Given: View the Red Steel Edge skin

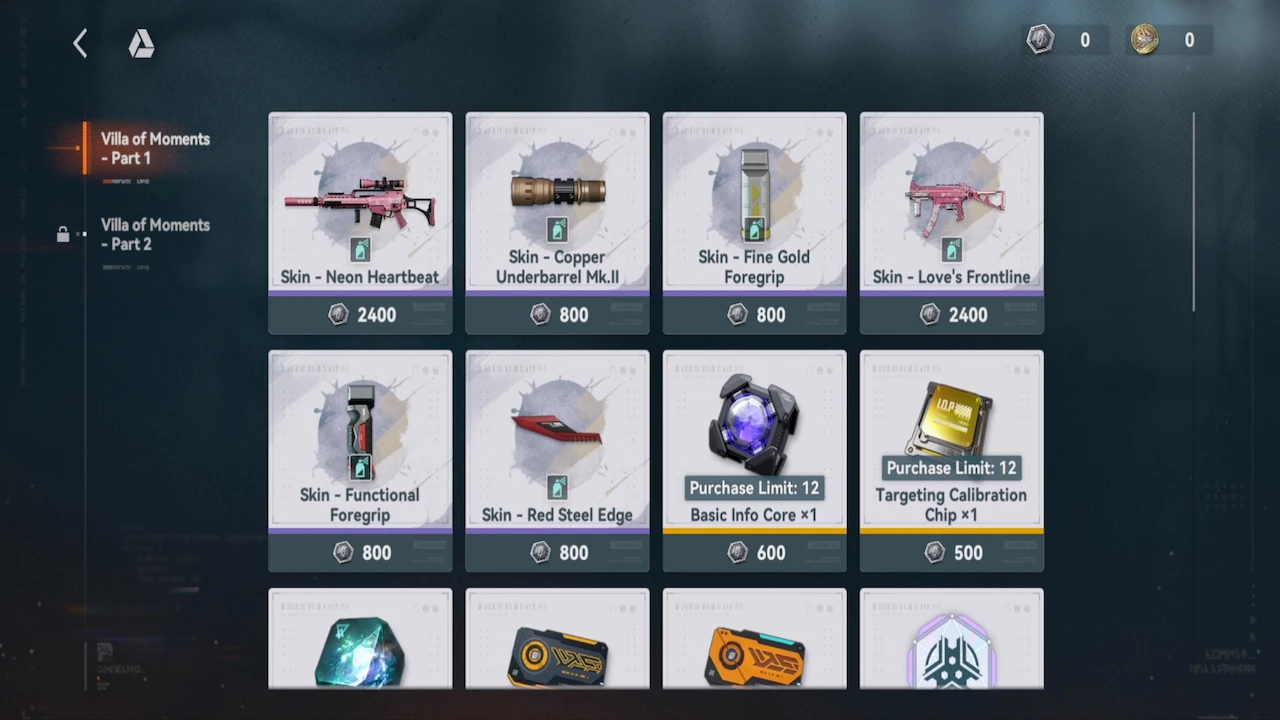Looking at the screenshot, I should (557, 460).
